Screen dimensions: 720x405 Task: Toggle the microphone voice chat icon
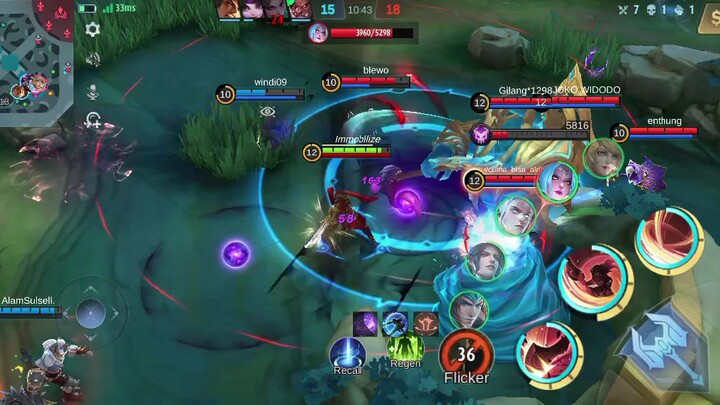click(x=93, y=91)
